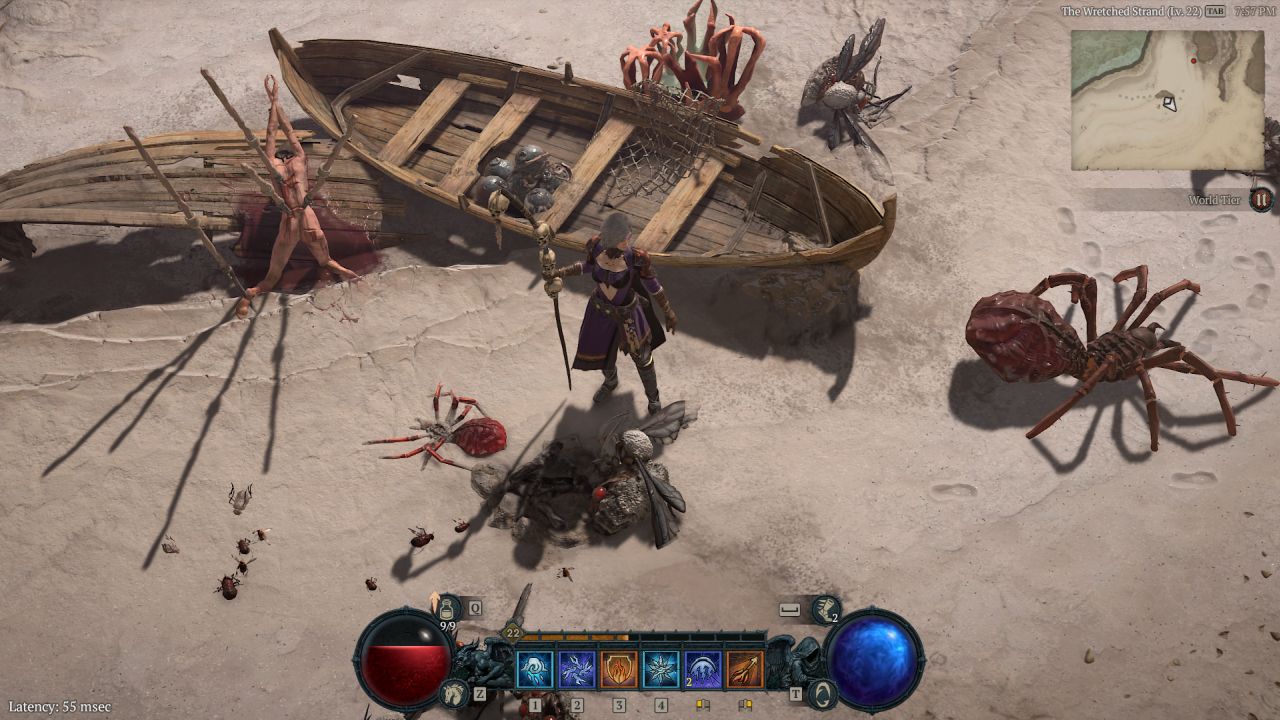Use the blue skill showing two charges
This screenshot has width=1280, height=720.
click(x=703, y=669)
